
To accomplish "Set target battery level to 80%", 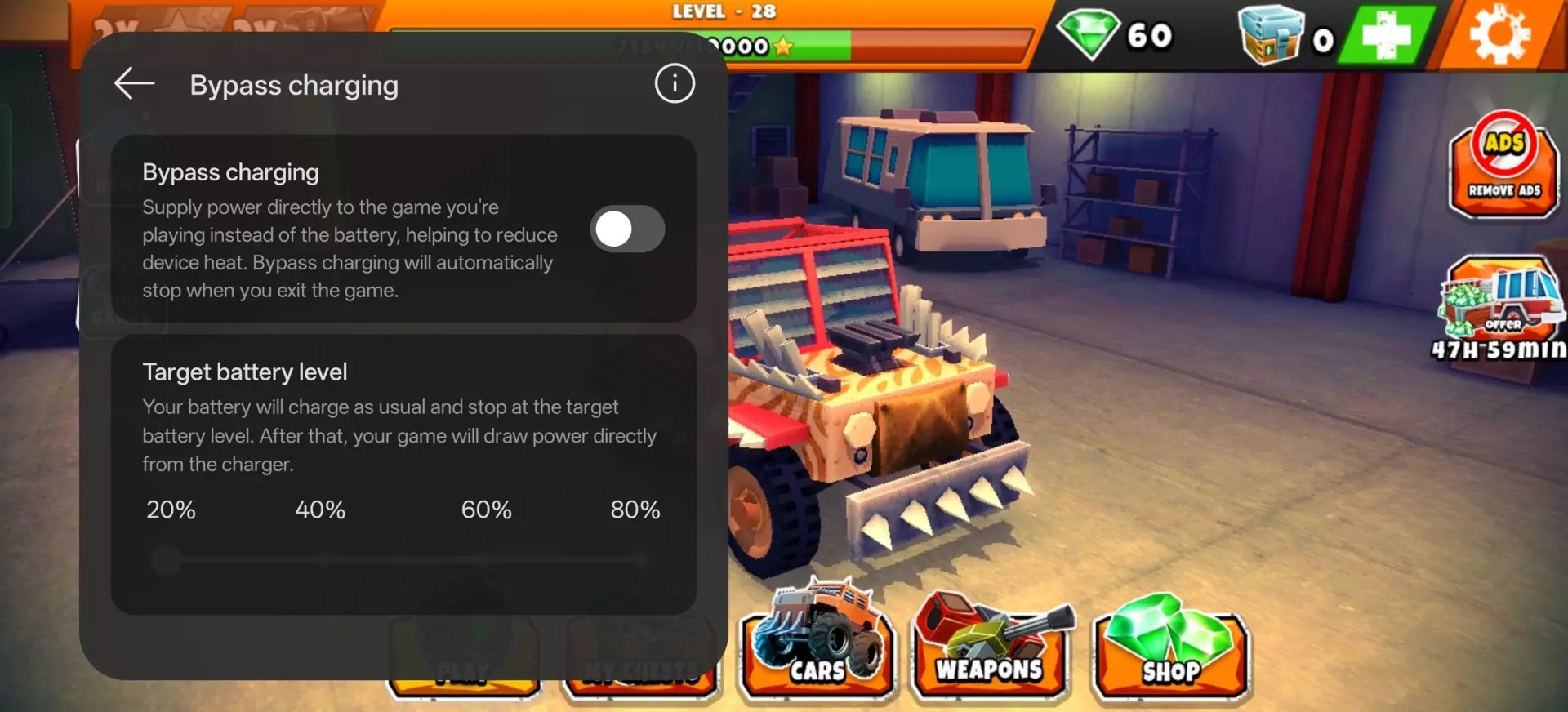I will (x=642, y=561).
